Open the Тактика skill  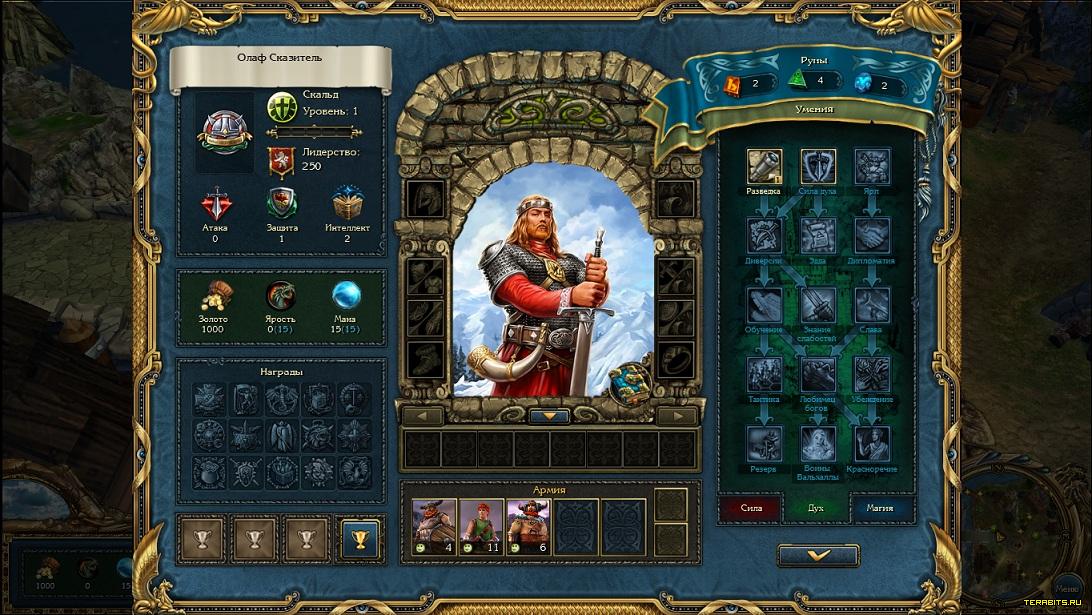(764, 374)
